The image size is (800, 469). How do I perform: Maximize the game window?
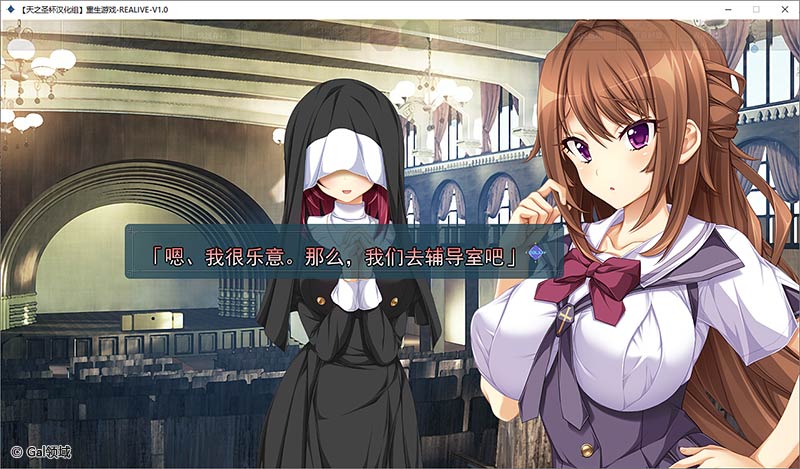tap(756, 9)
